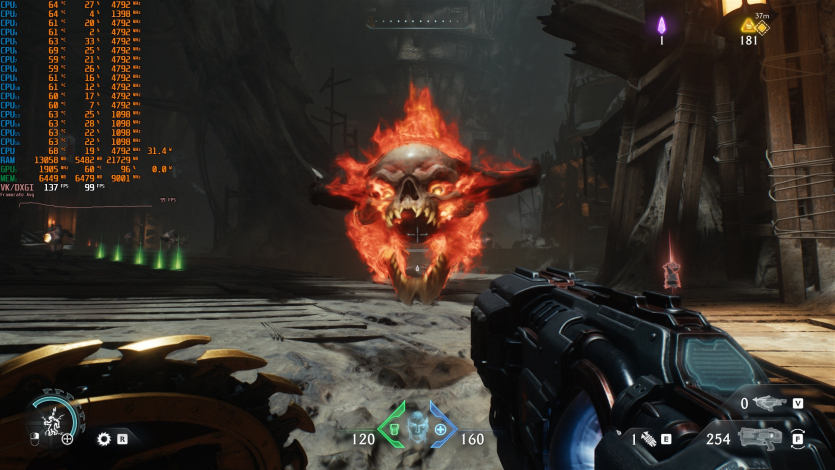Screen dimensions: 835x470
Task: Activate the spiked gear rune icon
Action: (103, 438)
